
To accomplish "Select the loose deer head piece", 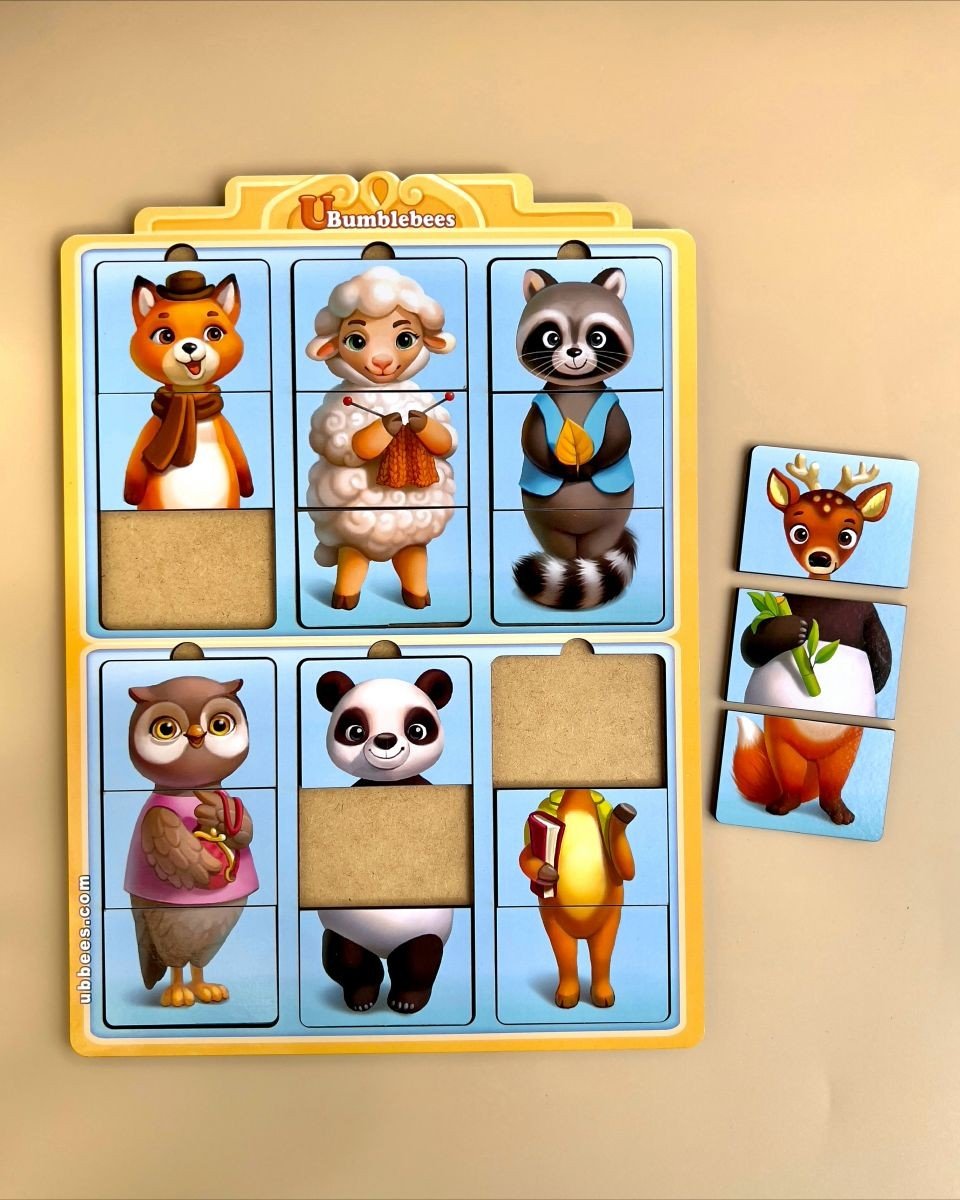I will (828, 517).
